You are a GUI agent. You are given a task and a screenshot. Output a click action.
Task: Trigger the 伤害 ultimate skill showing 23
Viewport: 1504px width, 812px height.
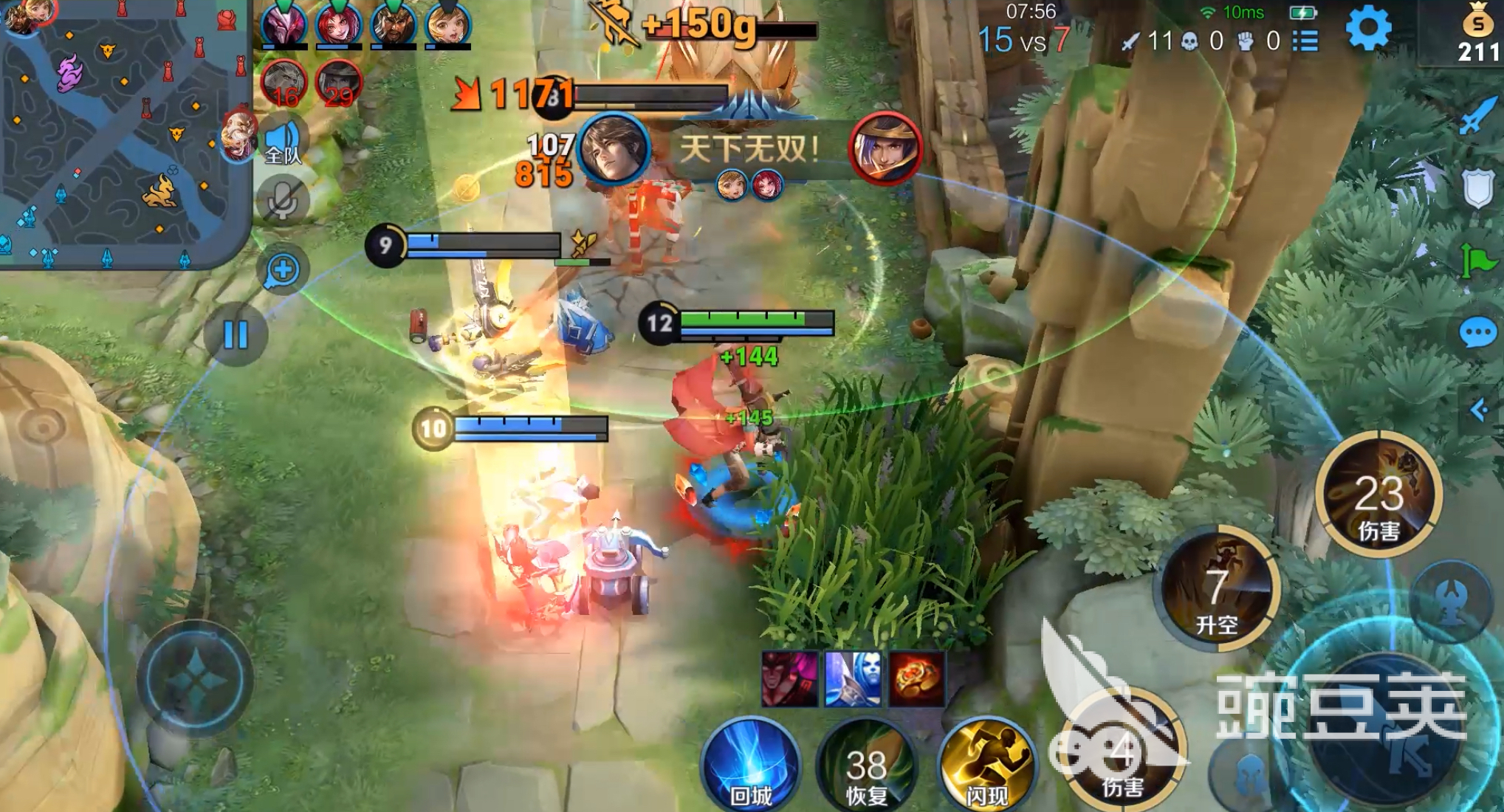(1378, 495)
